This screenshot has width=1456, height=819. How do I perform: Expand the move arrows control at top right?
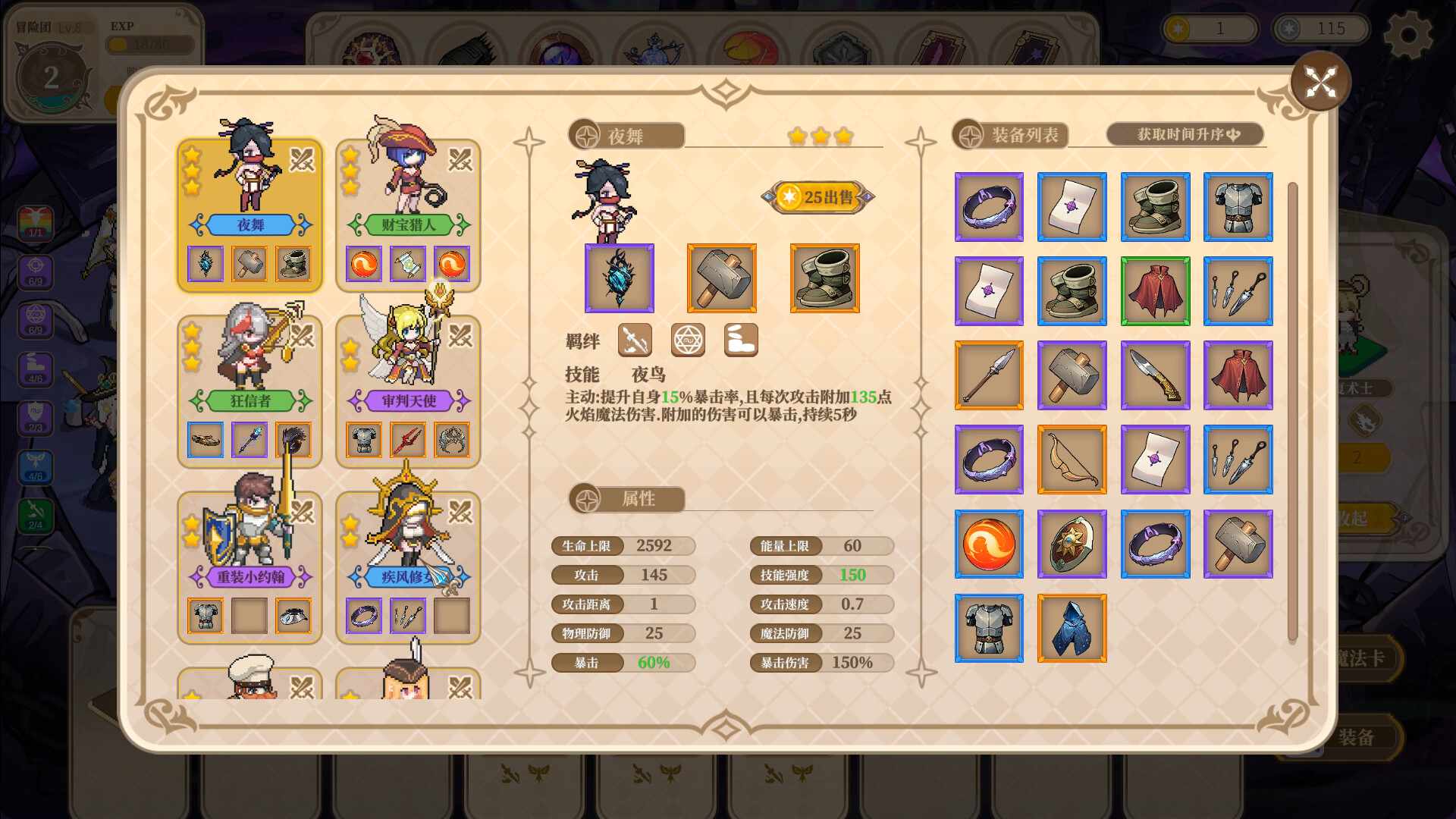coord(1322,83)
